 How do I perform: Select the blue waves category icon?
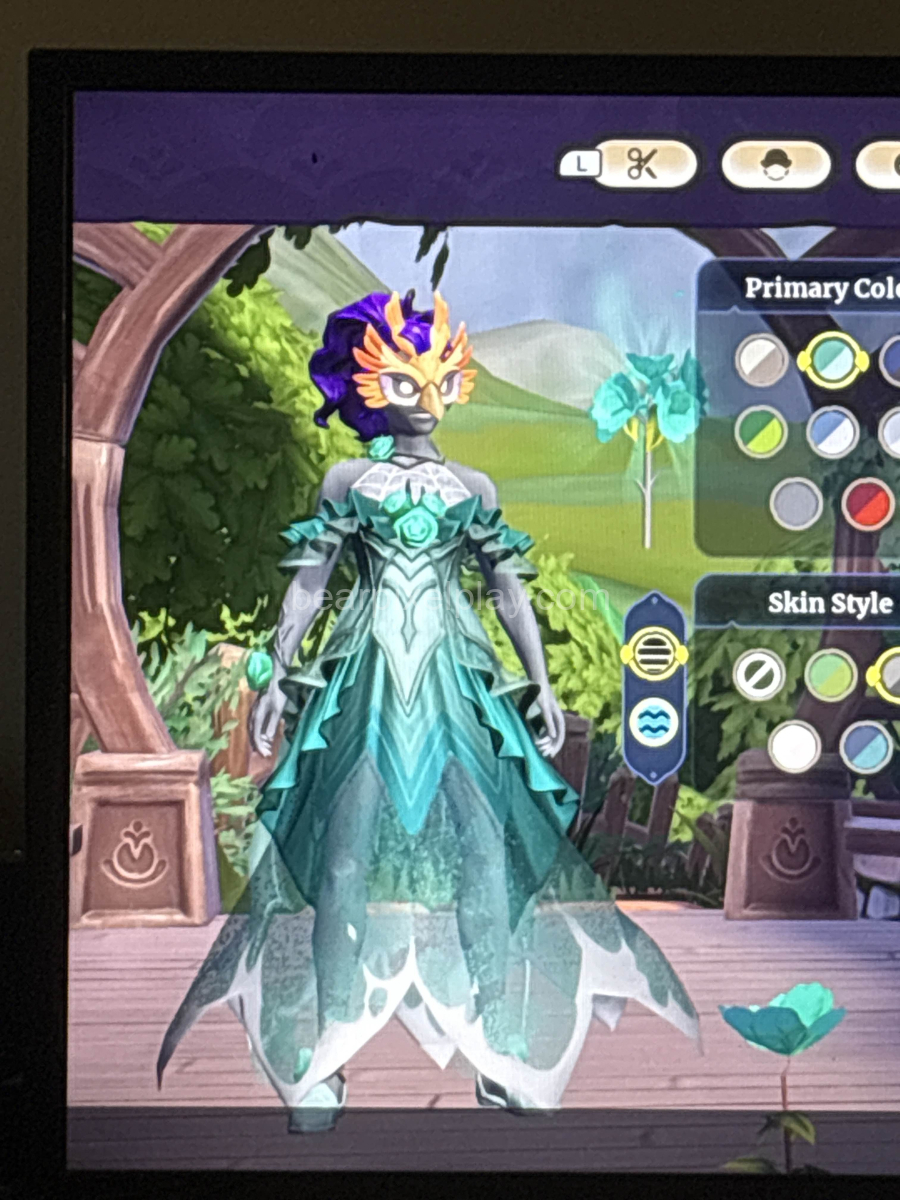point(654,722)
